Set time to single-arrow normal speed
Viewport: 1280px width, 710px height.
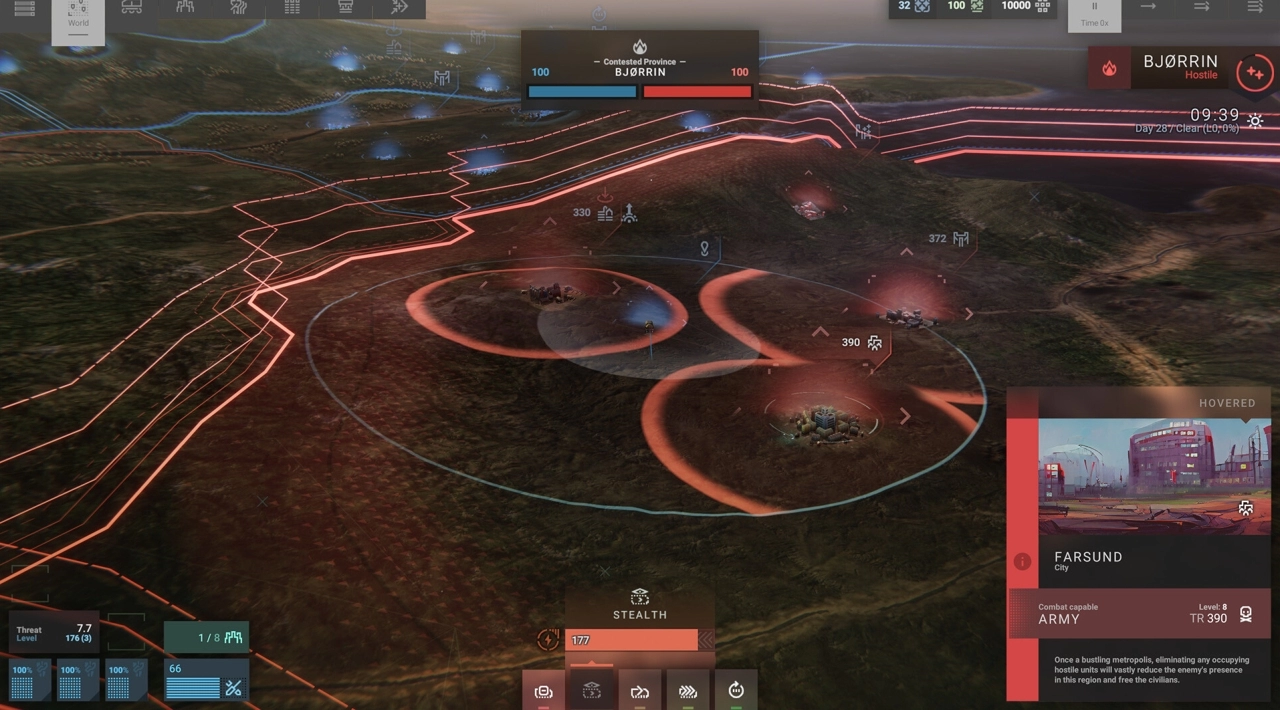click(x=1148, y=8)
